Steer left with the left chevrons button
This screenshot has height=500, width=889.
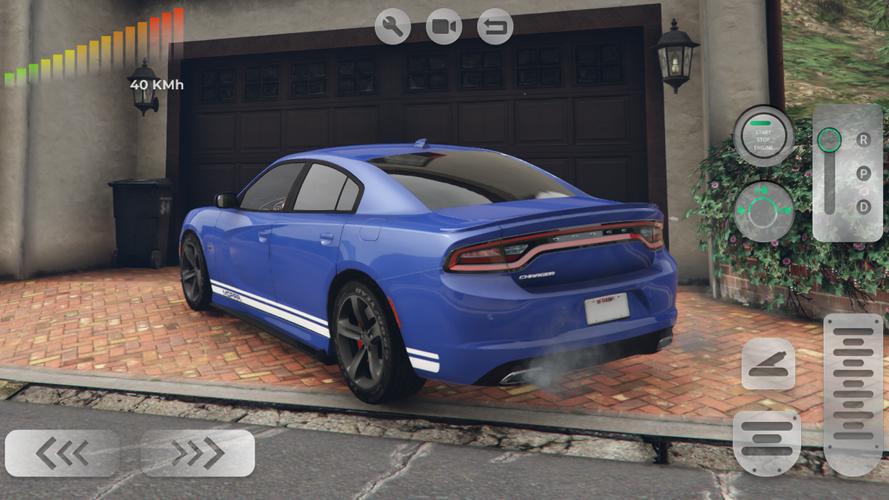pyautogui.click(x=62, y=453)
